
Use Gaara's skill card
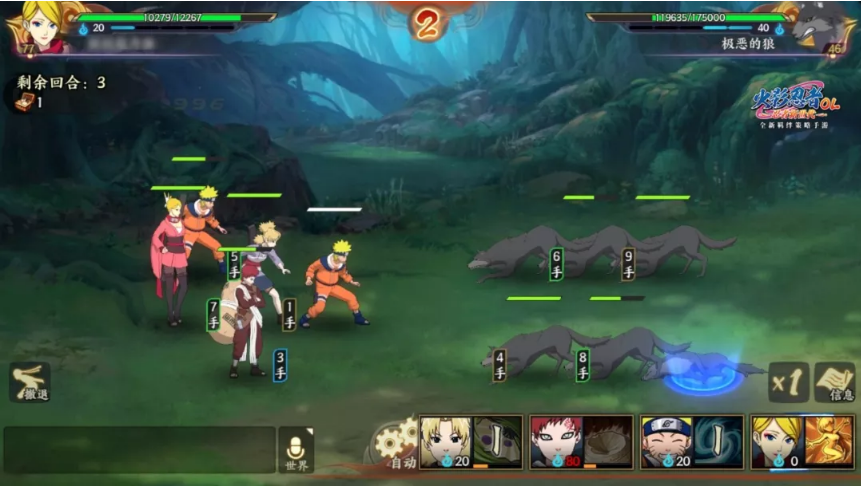[x=581, y=441]
